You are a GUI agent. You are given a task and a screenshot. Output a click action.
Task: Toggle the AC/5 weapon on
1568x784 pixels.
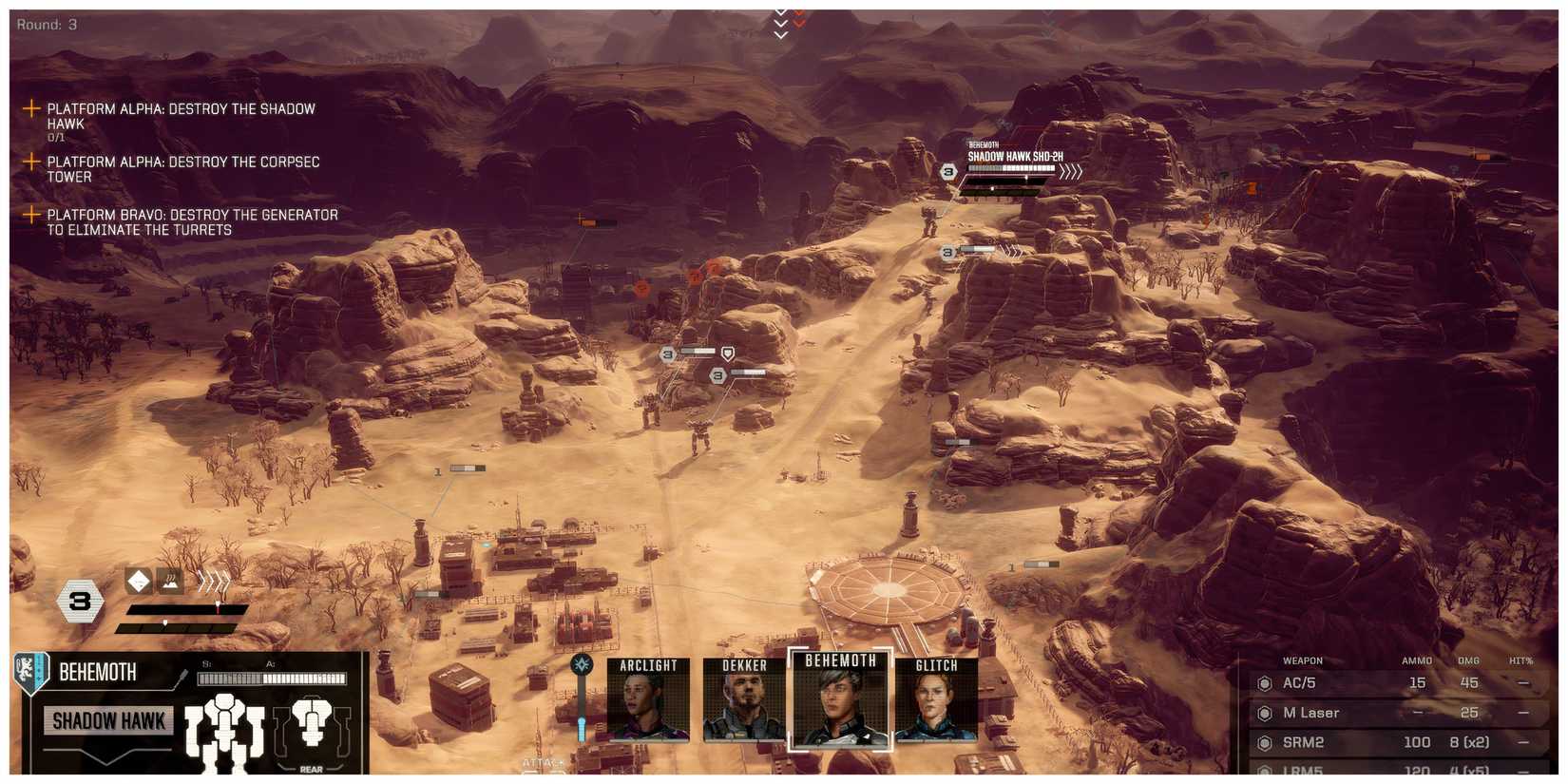tap(1264, 682)
